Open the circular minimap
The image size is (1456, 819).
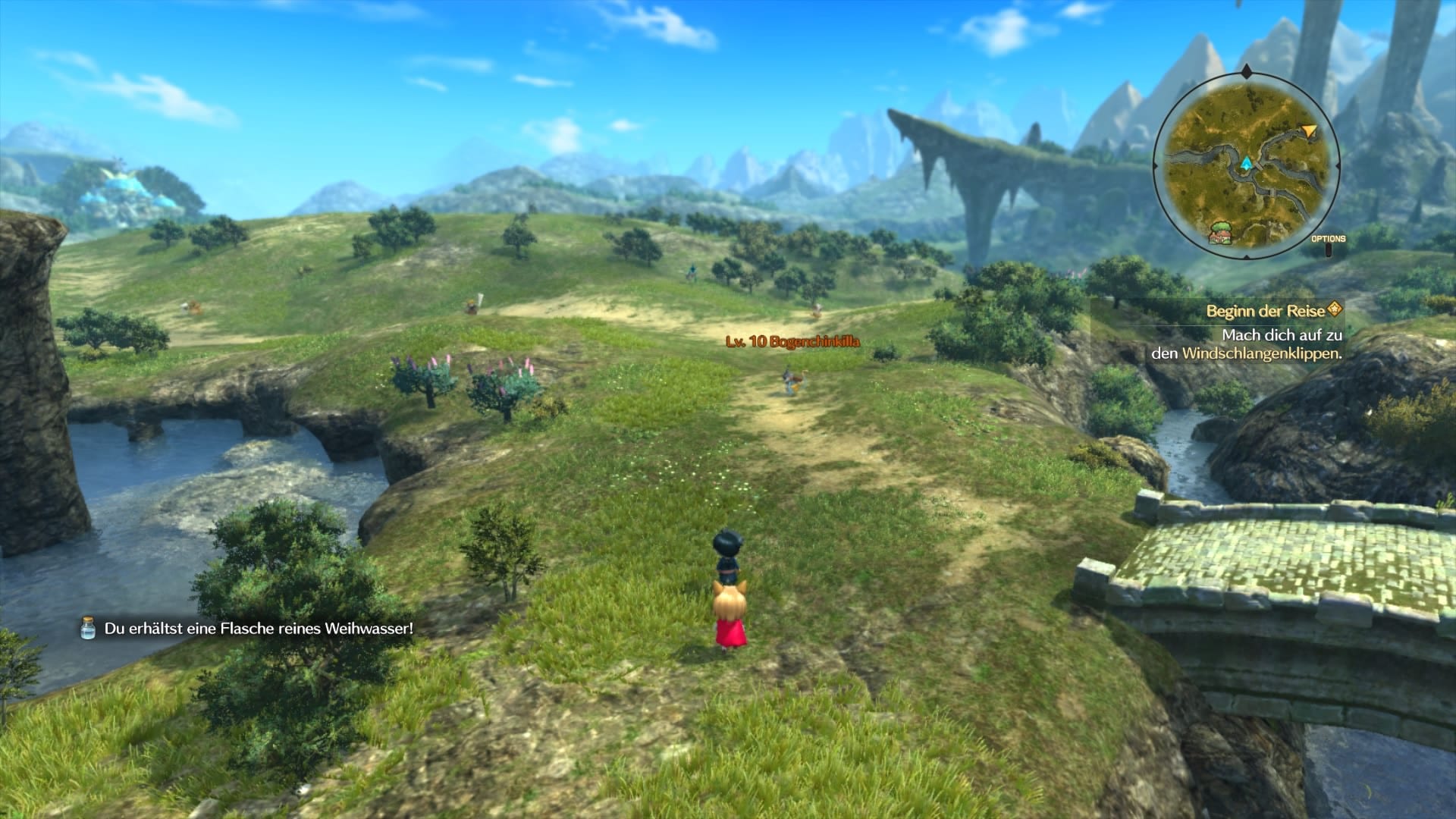tap(1246, 164)
